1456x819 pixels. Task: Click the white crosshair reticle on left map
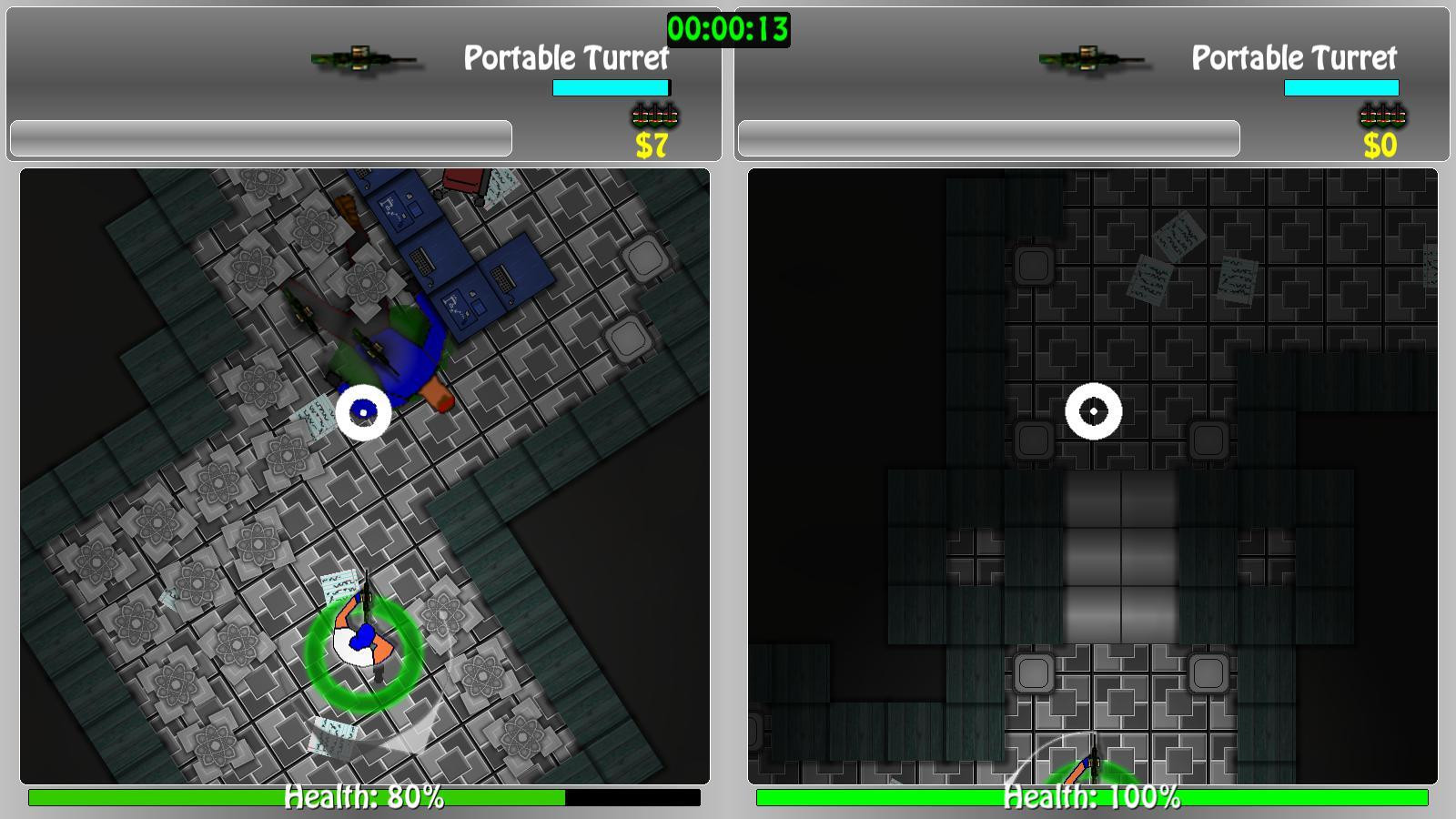point(365,411)
